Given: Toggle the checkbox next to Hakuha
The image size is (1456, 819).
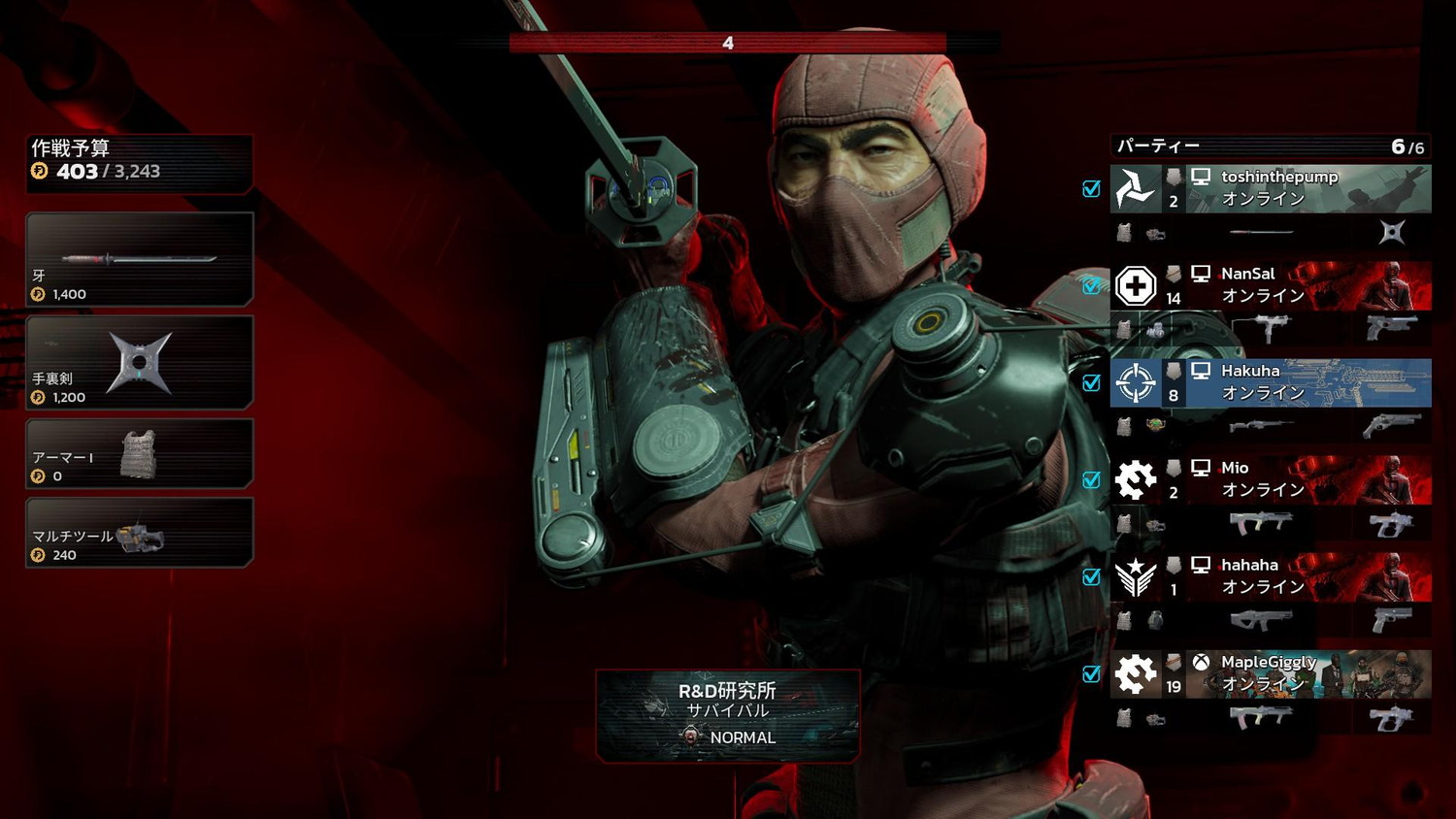Looking at the screenshot, I should point(1092,383).
